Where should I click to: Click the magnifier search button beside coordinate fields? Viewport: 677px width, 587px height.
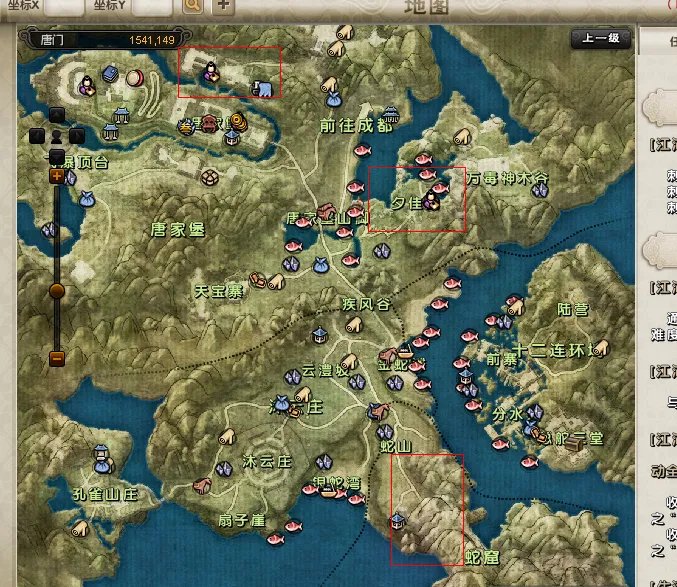coord(192,6)
